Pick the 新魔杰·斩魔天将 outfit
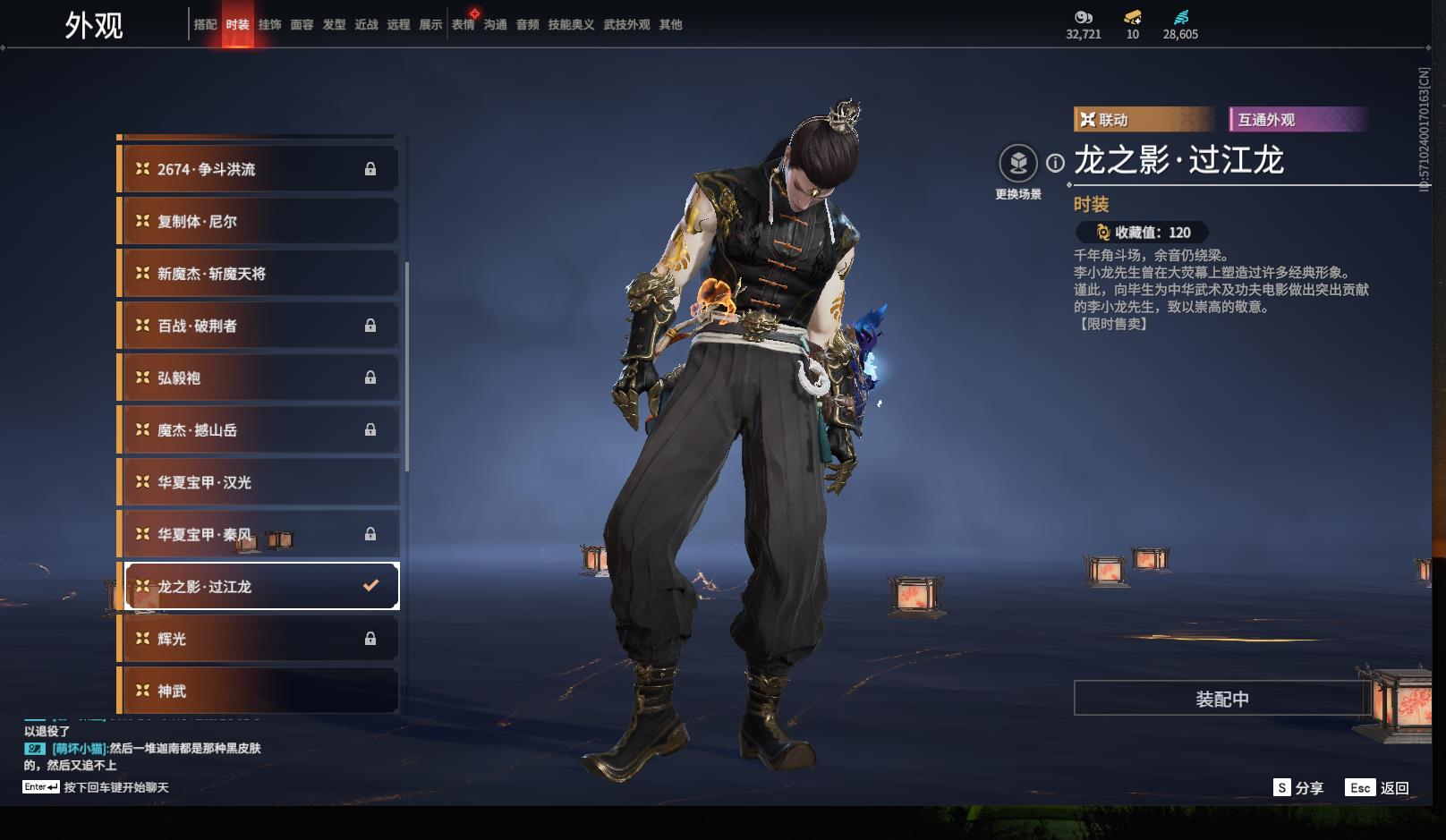Viewport: 1446px width, 840px height. [x=259, y=274]
